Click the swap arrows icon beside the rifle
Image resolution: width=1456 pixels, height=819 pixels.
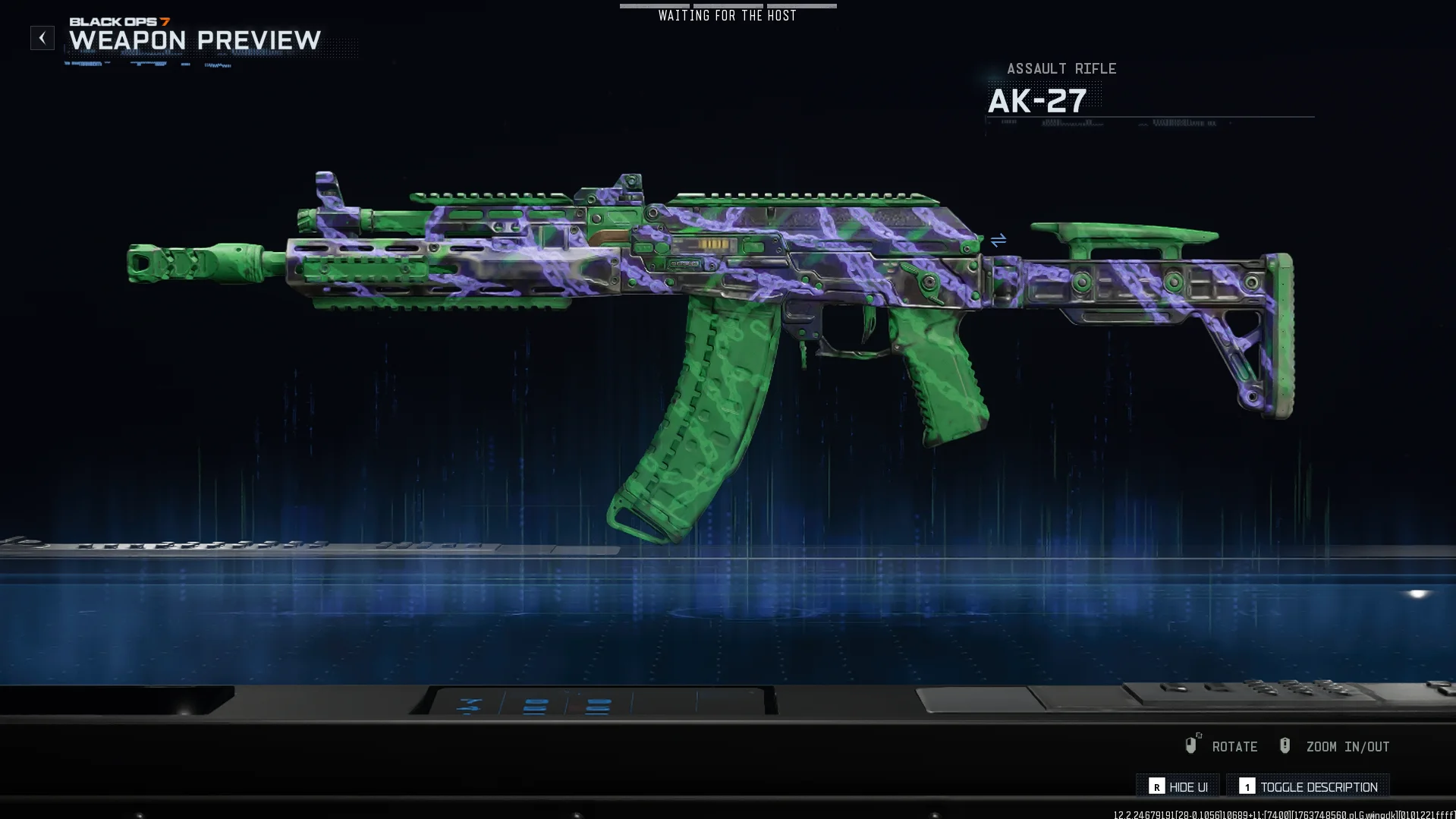coord(998,241)
